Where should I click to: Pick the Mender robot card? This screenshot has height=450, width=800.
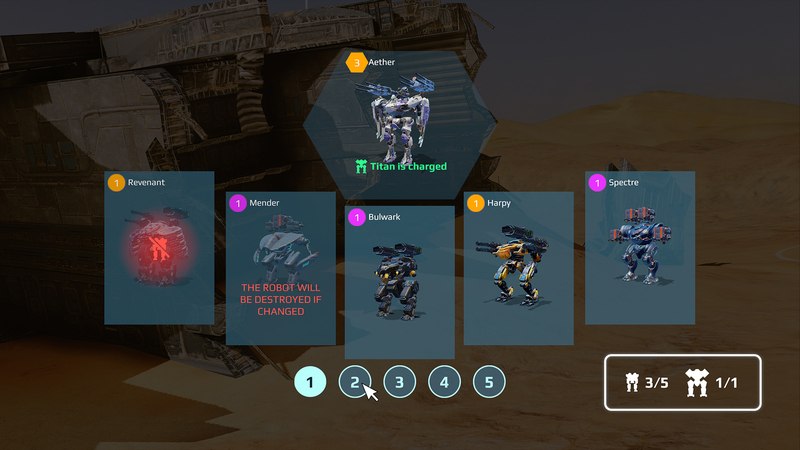pos(280,270)
